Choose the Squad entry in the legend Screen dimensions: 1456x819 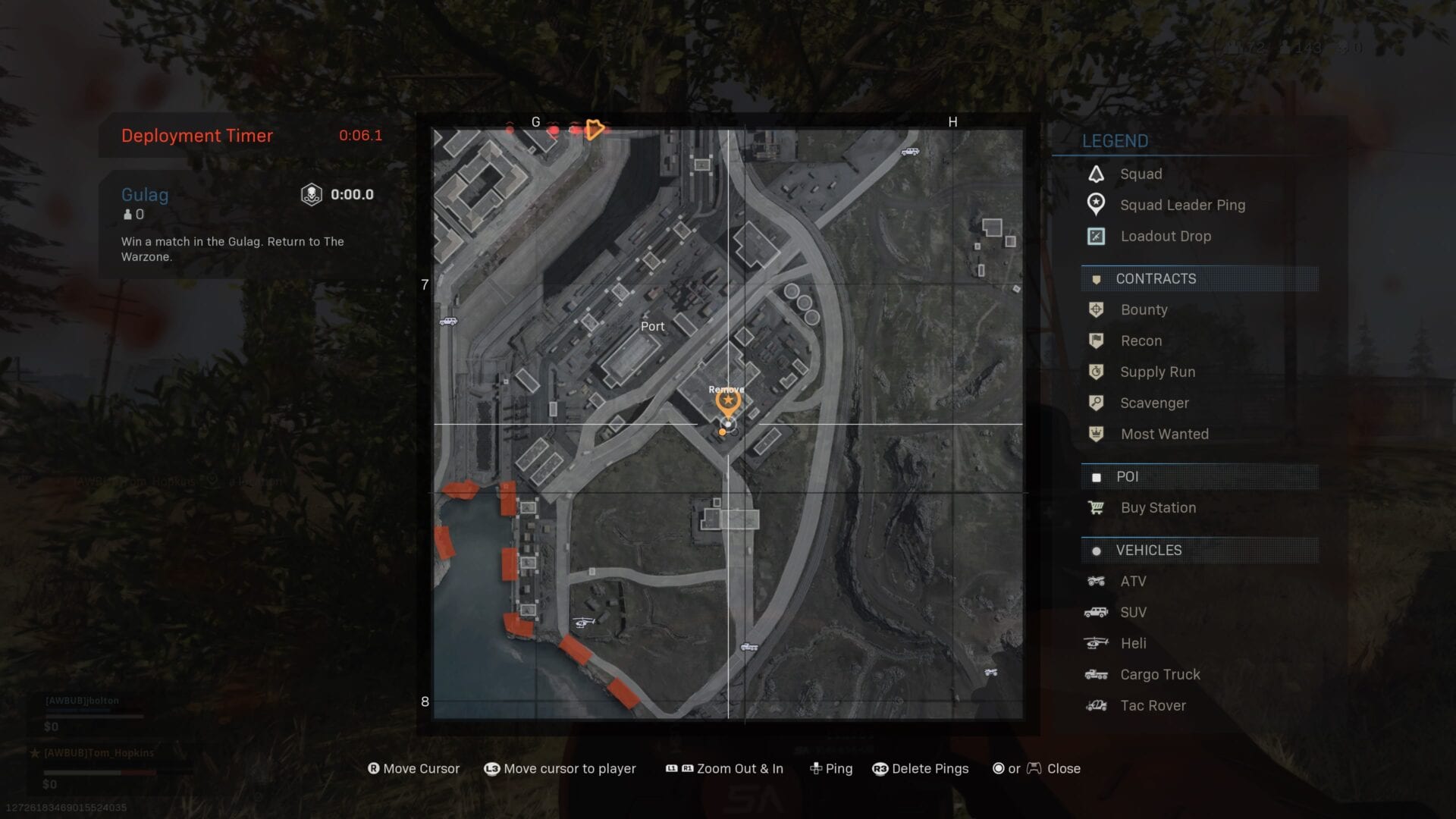coord(1141,174)
